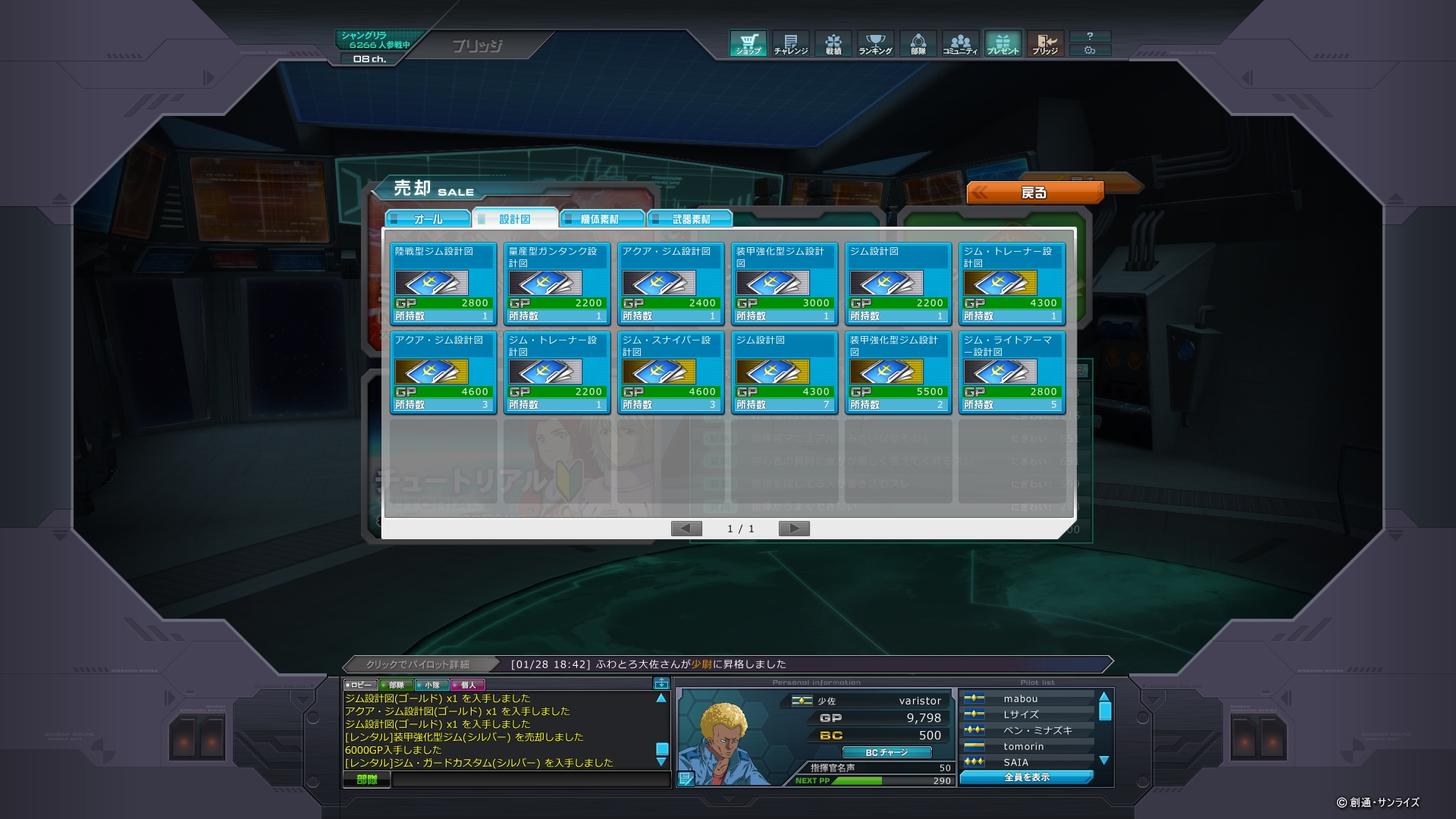
Task: Click the chat message input field
Action: click(x=529, y=780)
